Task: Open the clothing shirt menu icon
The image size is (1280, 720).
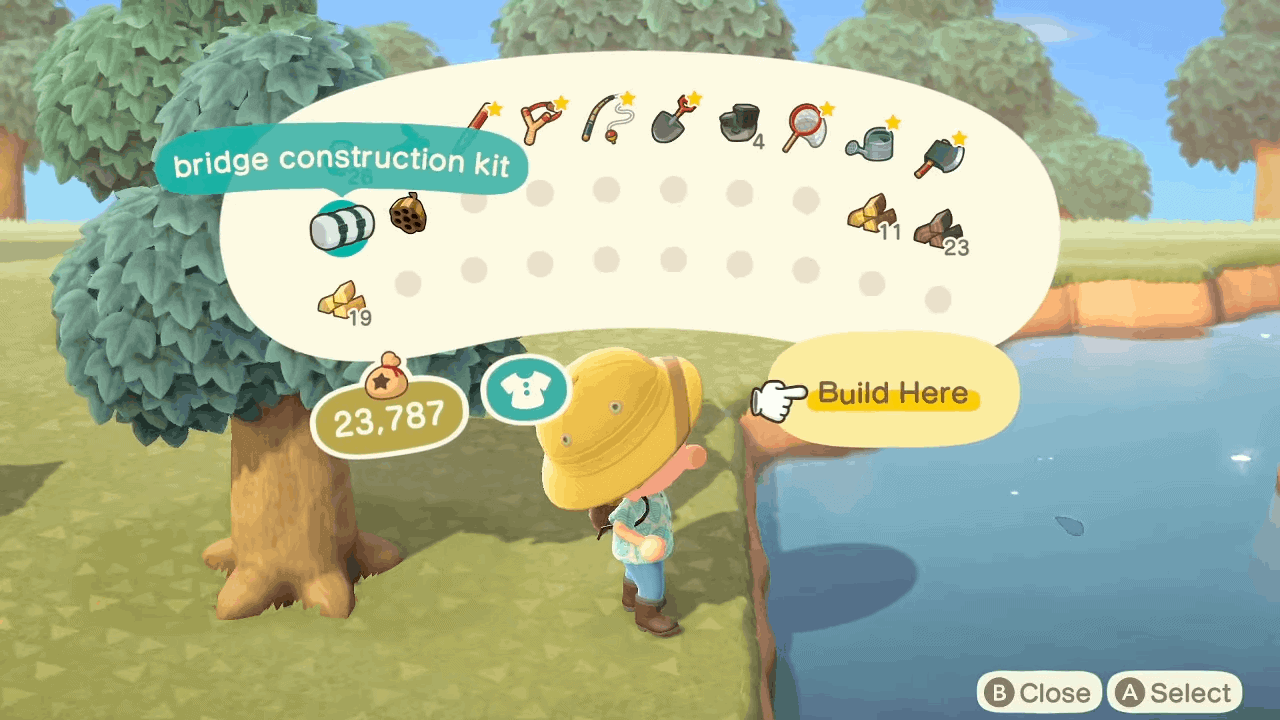Action: [x=525, y=390]
